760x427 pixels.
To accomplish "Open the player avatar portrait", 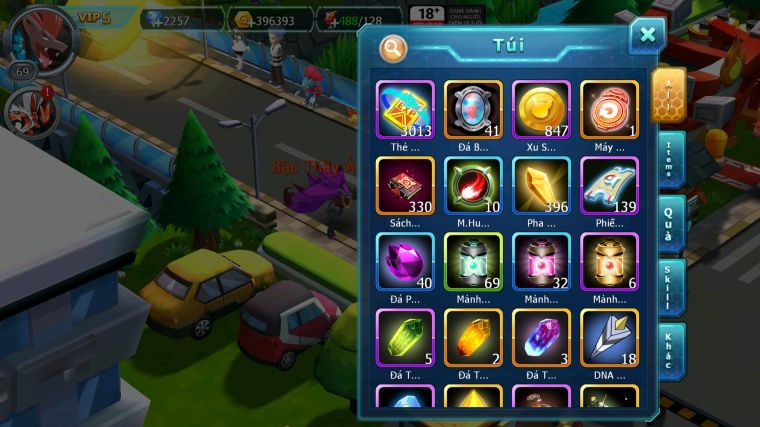I will [x=43, y=36].
